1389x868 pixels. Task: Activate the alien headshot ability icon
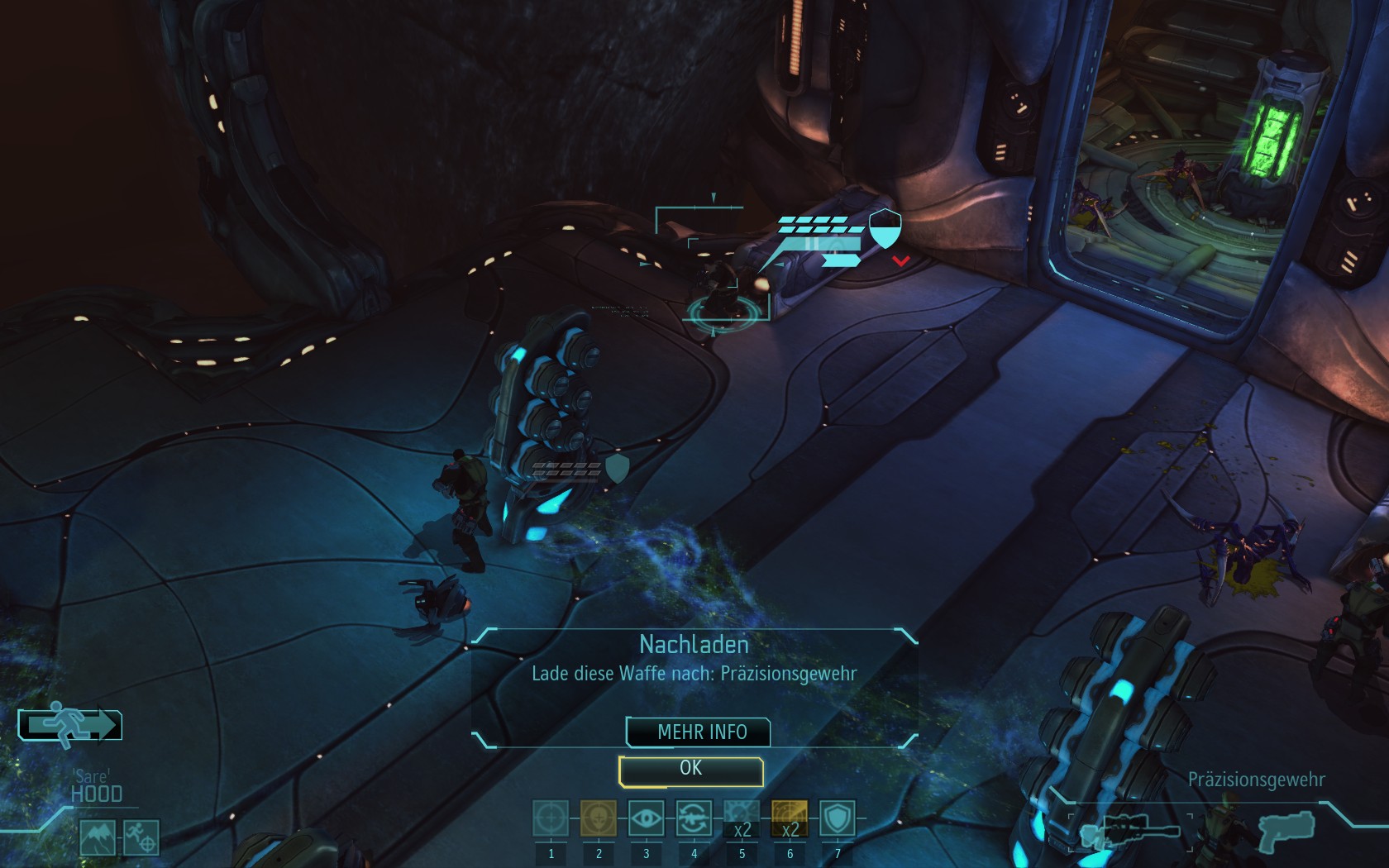[598, 818]
